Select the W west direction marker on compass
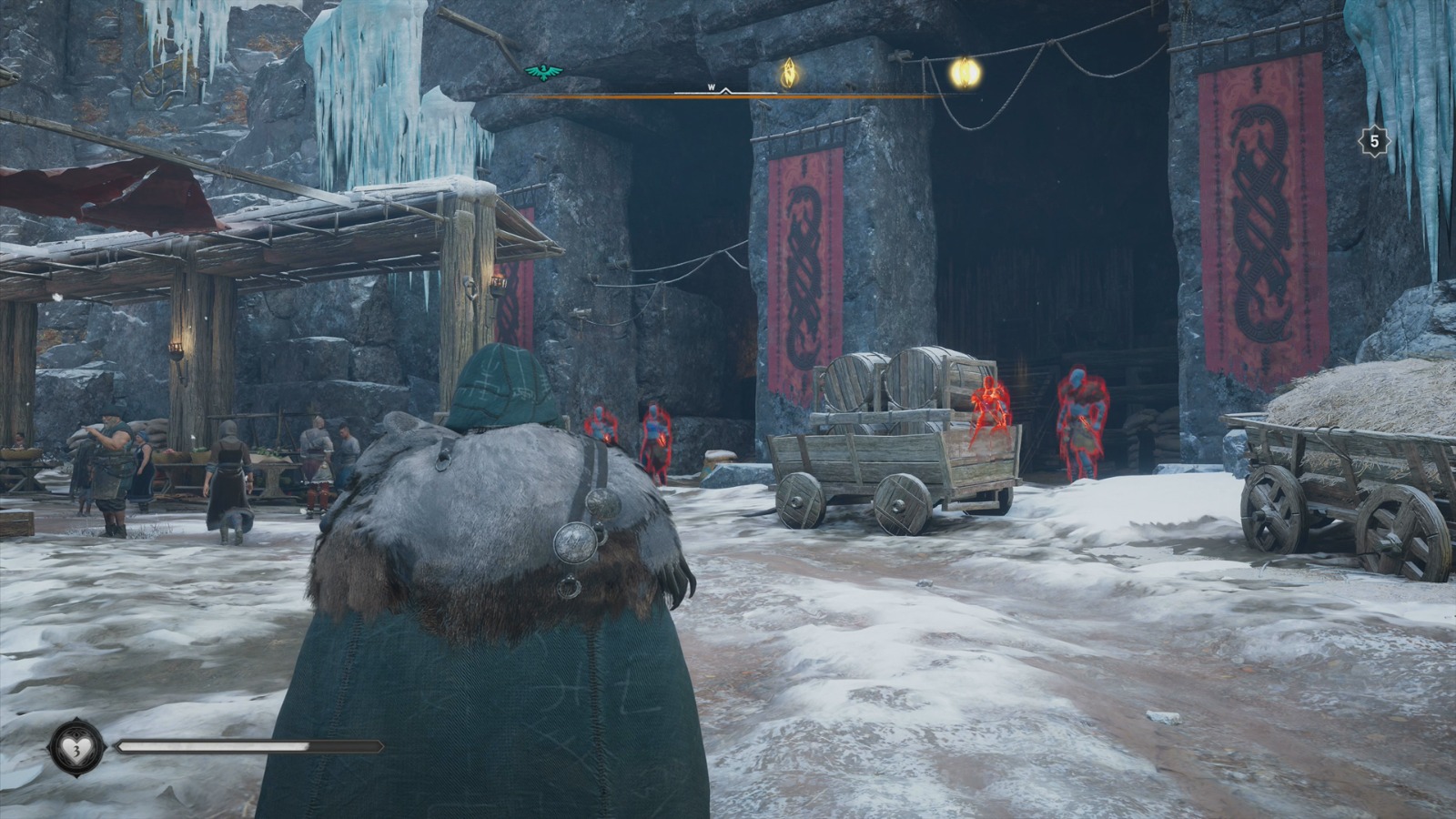 tap(710, 86)
